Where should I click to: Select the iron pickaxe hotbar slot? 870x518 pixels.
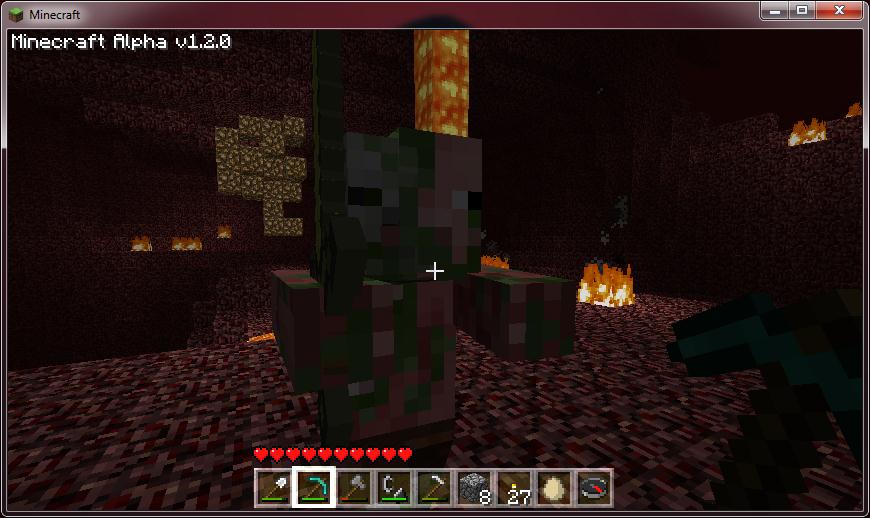click(x=433, y=487)
